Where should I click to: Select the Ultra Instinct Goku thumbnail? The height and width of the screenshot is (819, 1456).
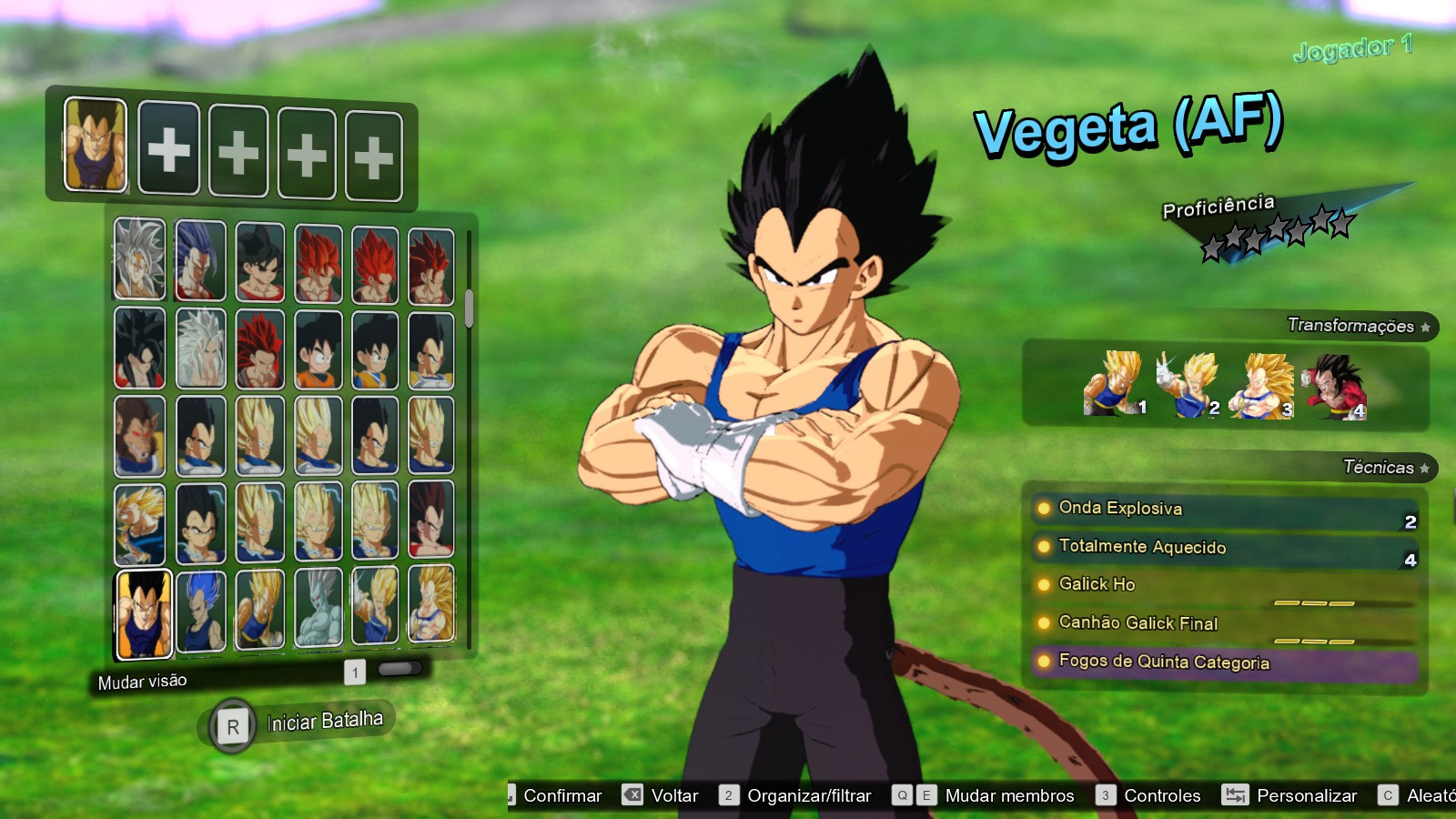click(139, 261)
